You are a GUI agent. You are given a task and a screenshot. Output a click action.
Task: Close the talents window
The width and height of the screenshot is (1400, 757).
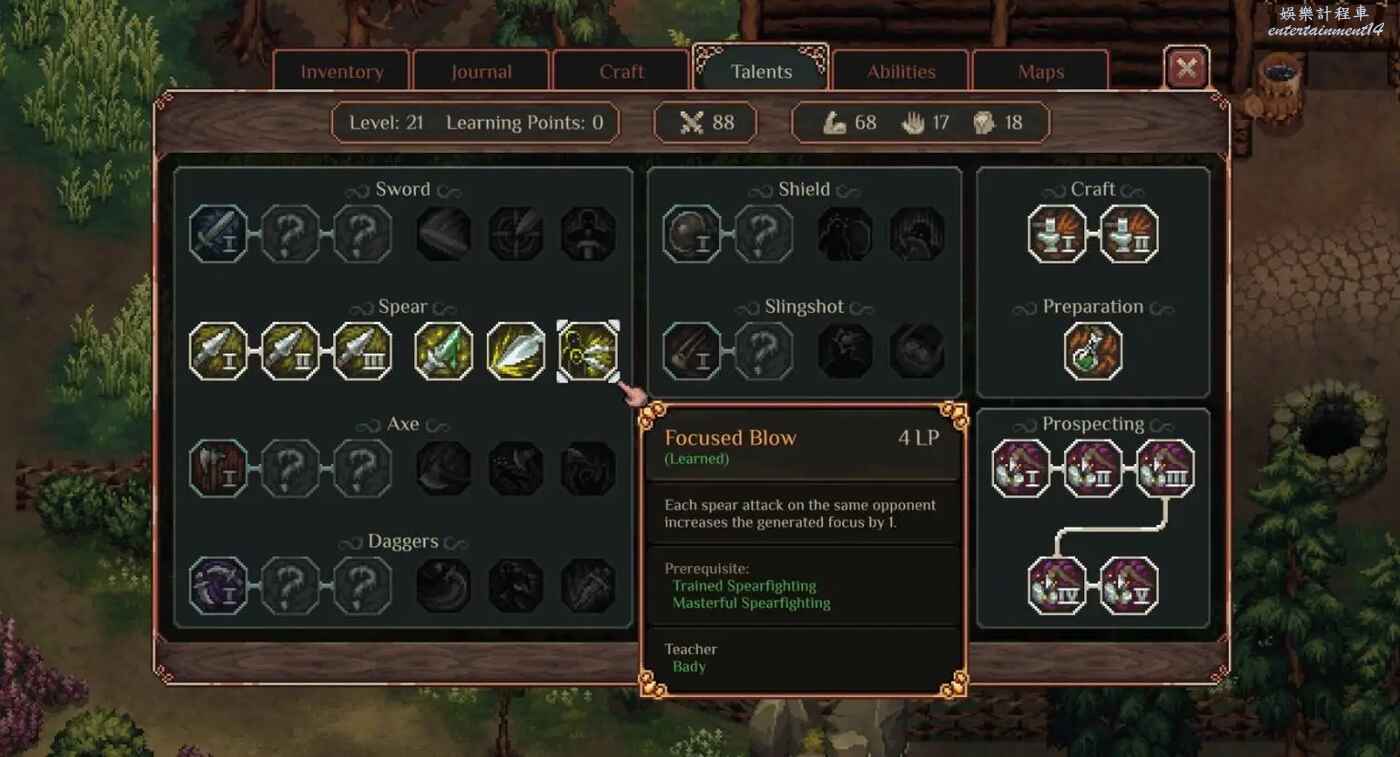coord(1187,68)
